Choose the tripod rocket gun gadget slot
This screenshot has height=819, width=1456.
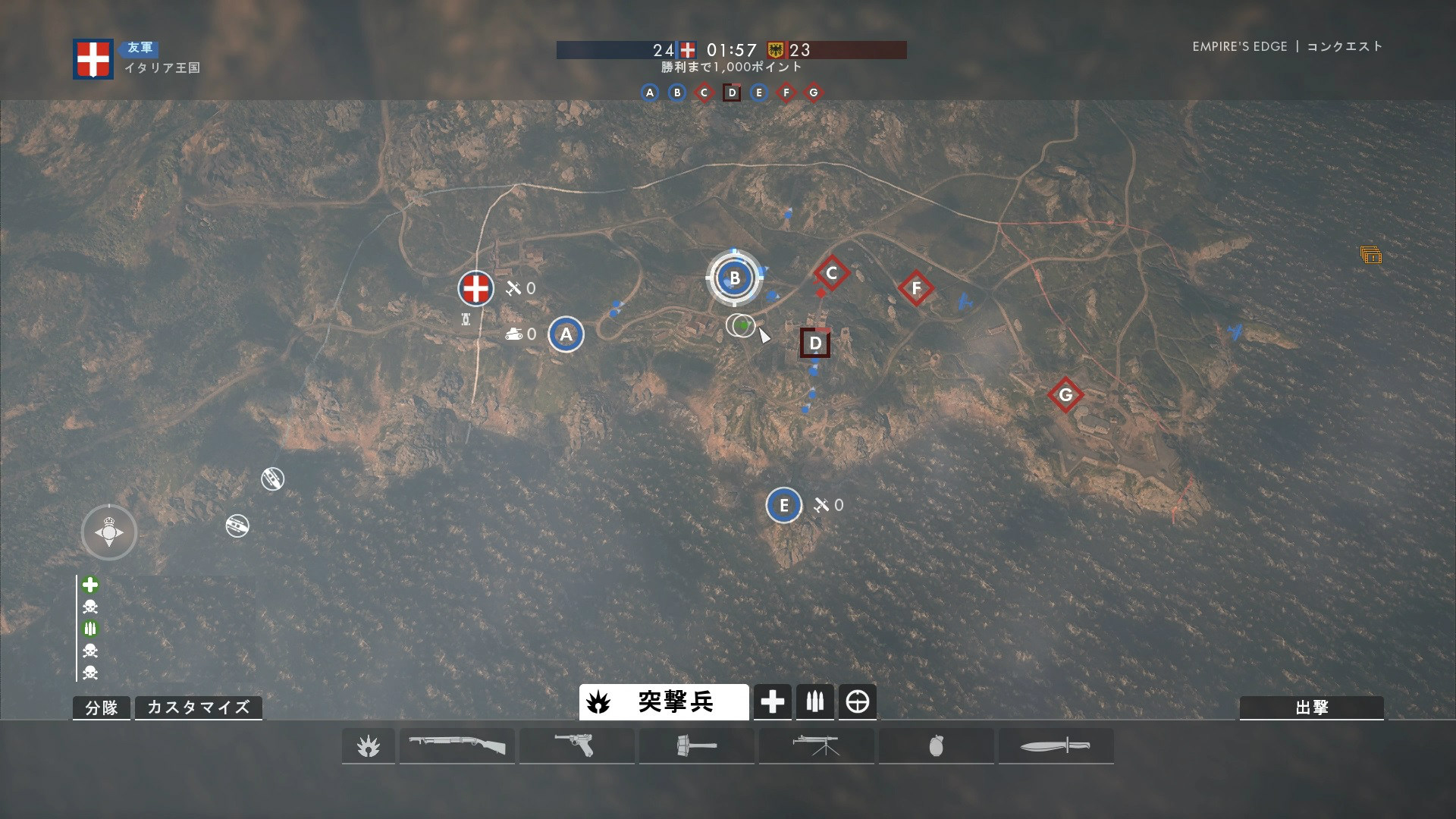pos(816,746)
